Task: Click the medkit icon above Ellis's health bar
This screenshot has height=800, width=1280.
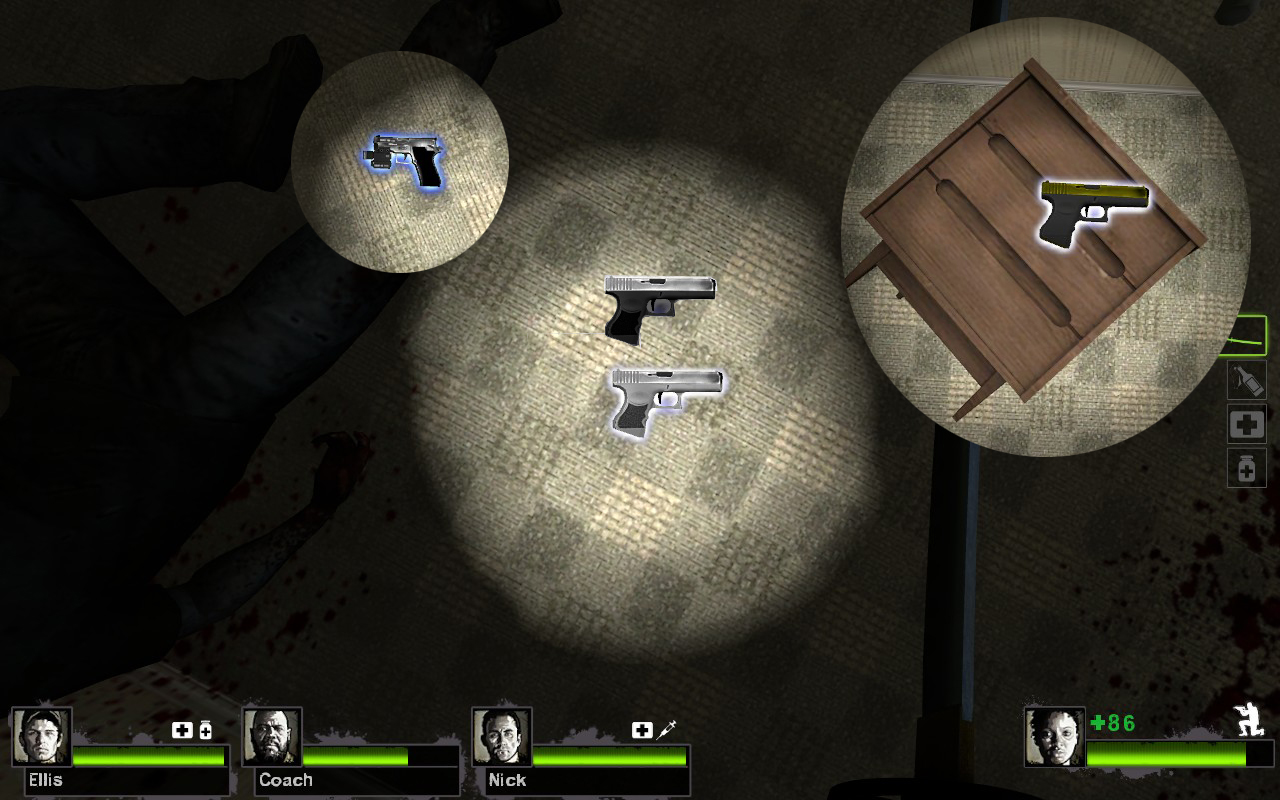Action: 183,731
